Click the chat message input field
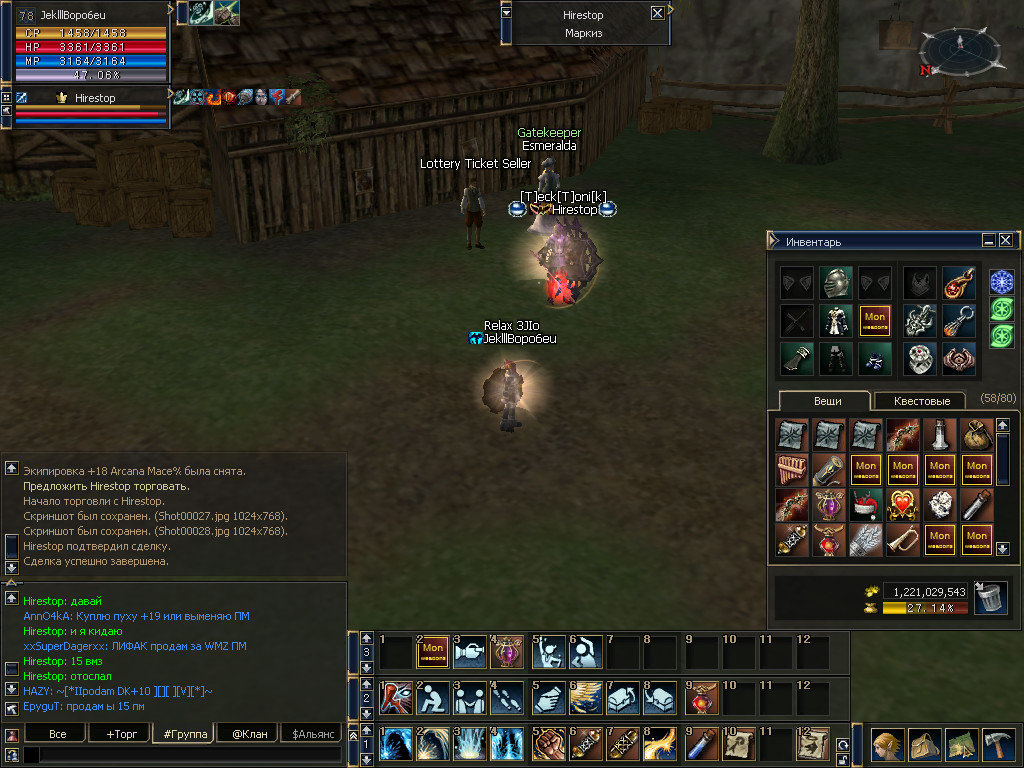The height and width of the screenshot is (768, 1024). click(x=180, y=756)
